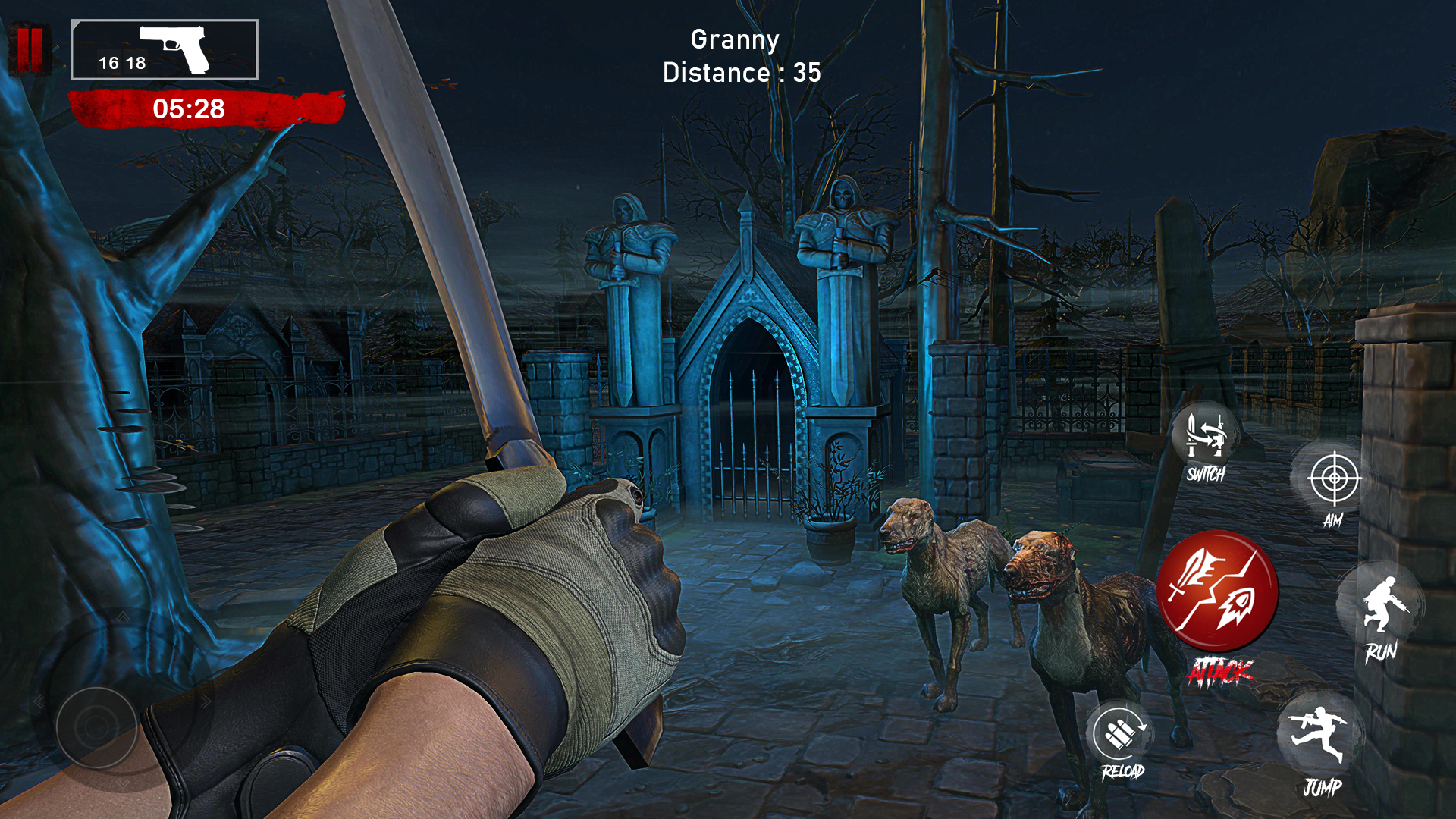The height and width of the screenshot is (819, 1456).
Task: Pause the game with the red pause button
Action: pyautogui.click(x=30, y=49)
